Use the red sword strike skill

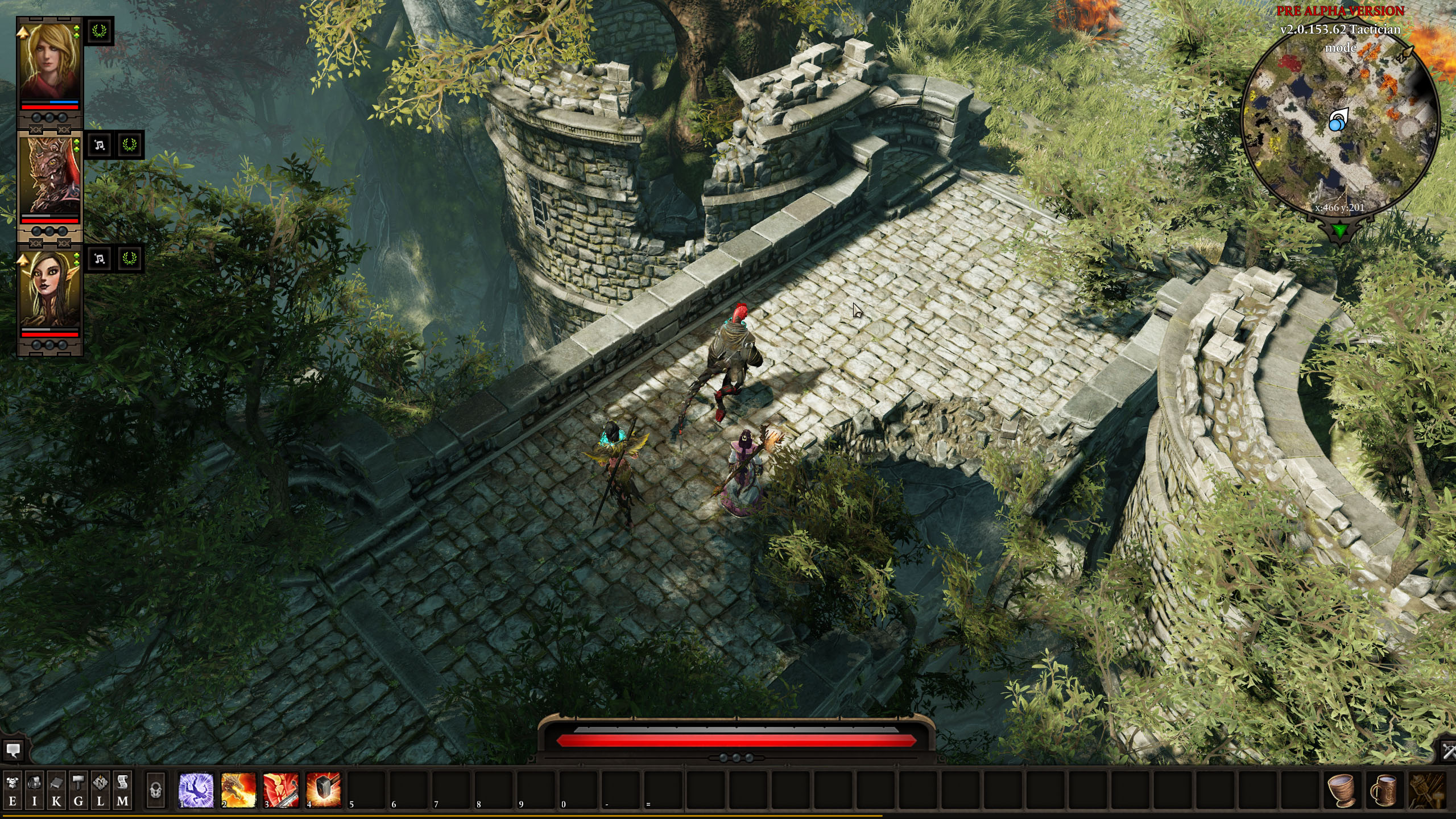point(281,790)
